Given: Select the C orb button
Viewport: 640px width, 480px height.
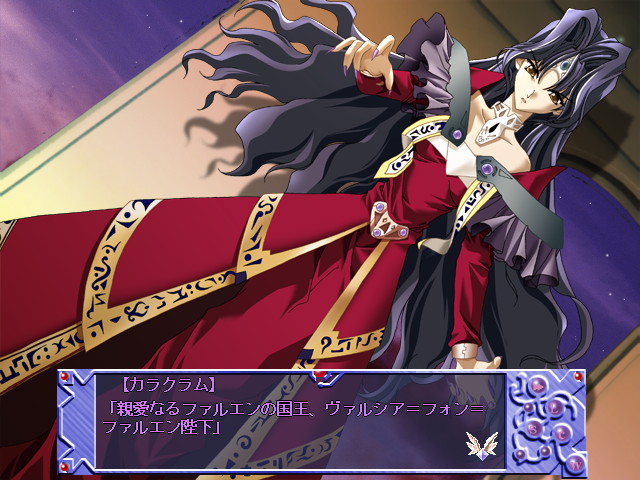Looking at the screenshot, I should click(x=562, y=434).
